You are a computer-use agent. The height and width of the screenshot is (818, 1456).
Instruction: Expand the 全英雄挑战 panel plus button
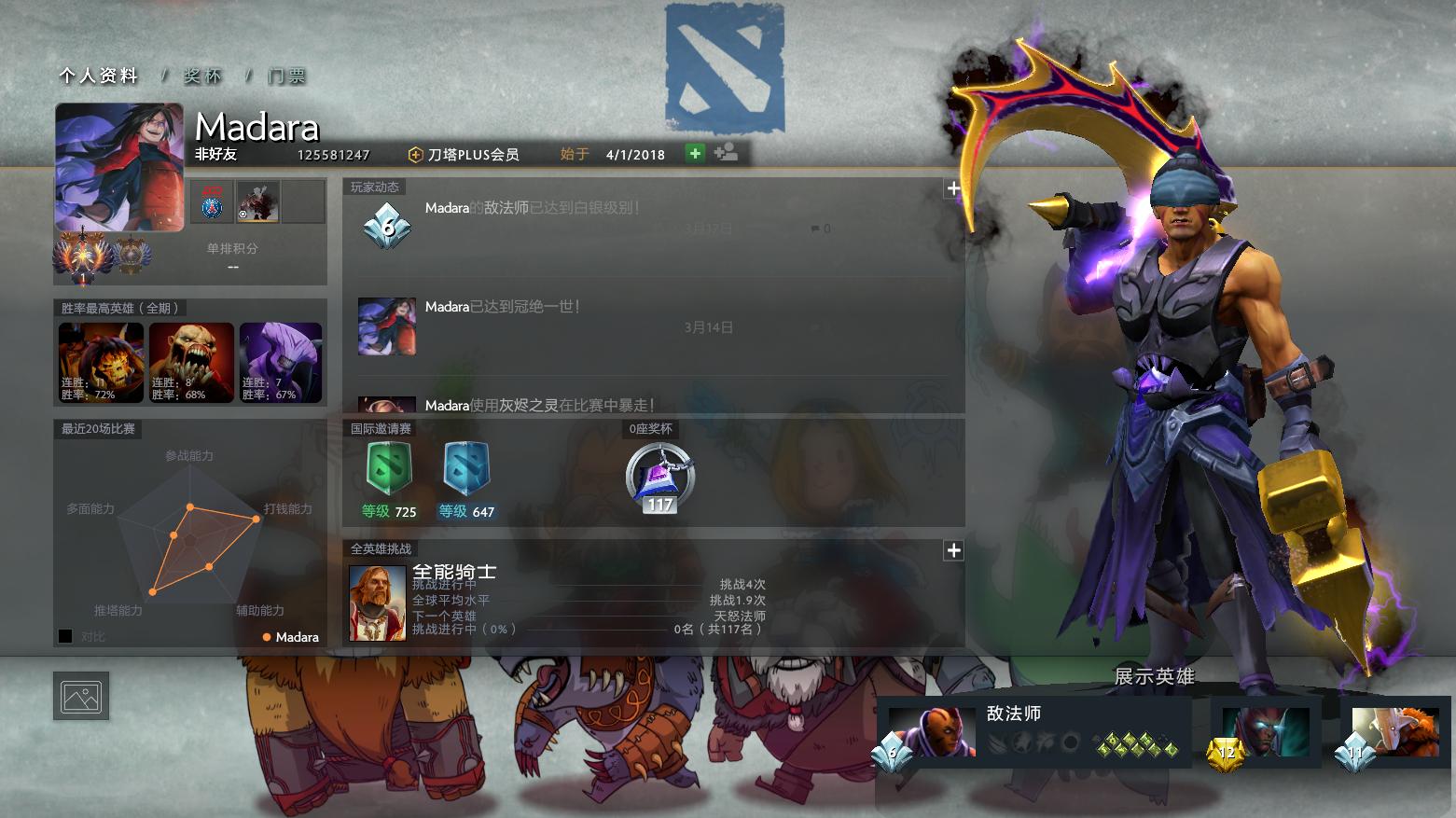tap(953, 550)
